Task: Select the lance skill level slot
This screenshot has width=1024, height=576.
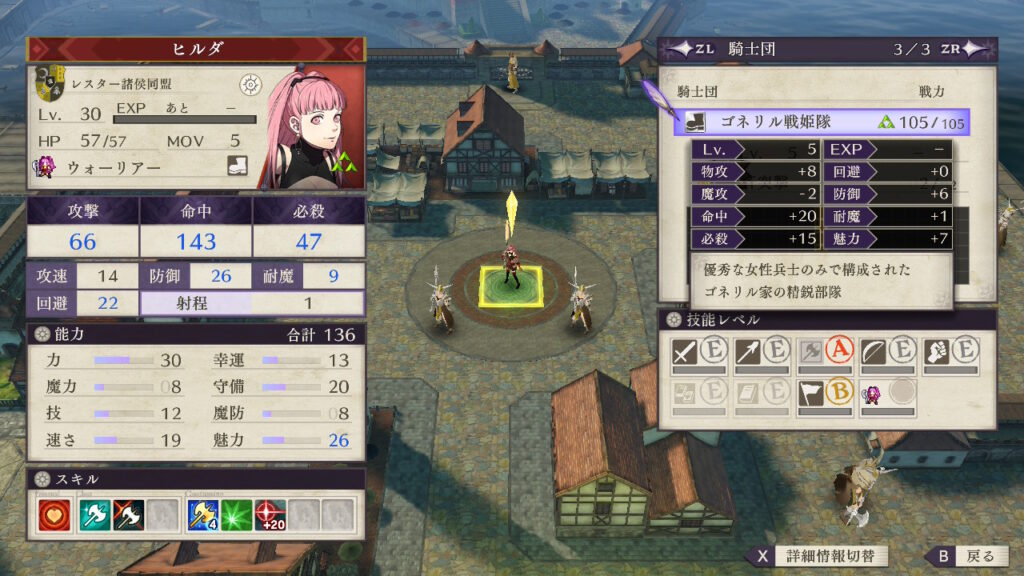Action: 762,352
